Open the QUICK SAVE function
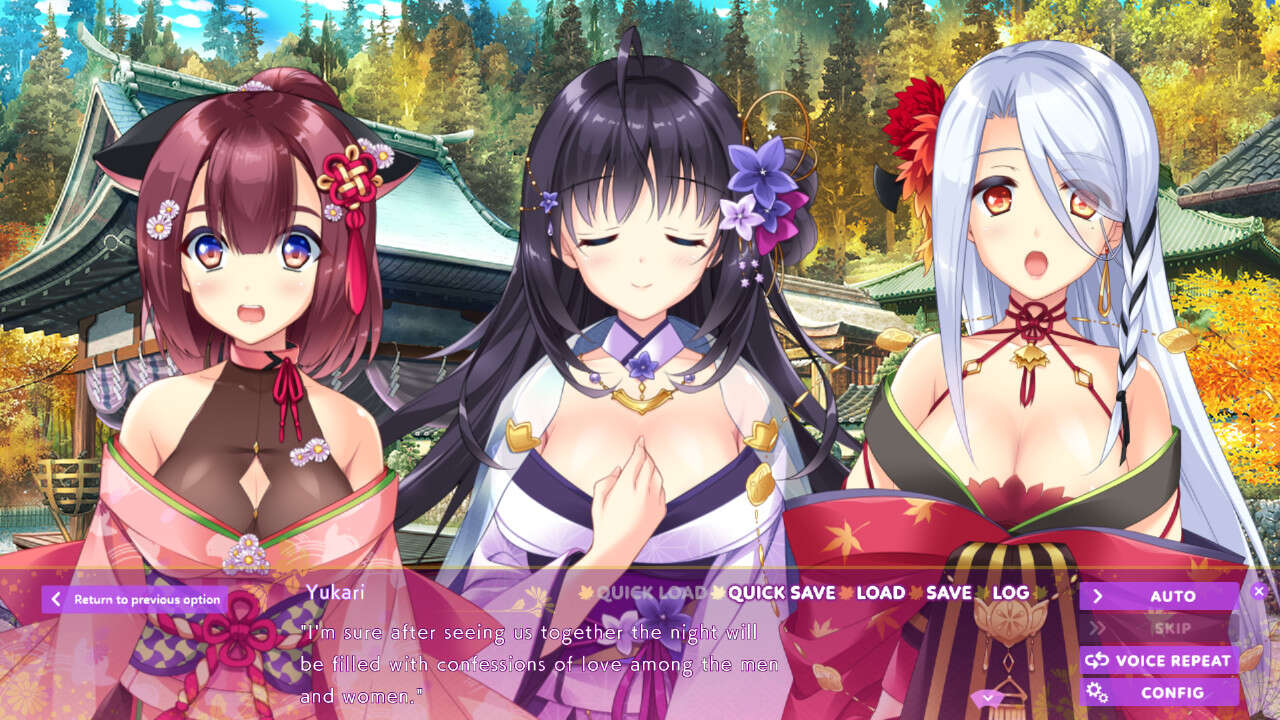The width and height of the screenshot is (1280, 720). (x=783, y=593)
